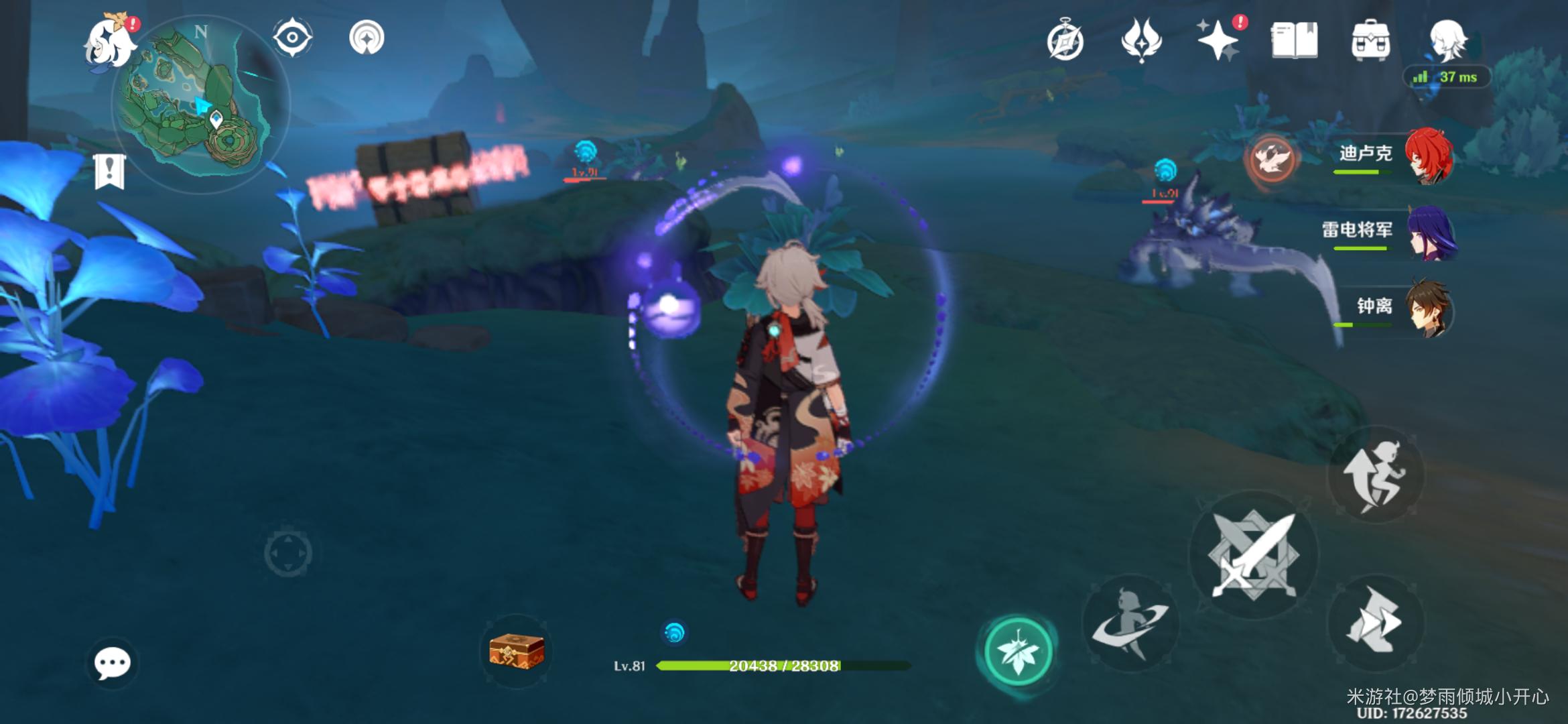
Task: Trigger 迪卢克's phoenix burst icon
Action: (1270, 160)
